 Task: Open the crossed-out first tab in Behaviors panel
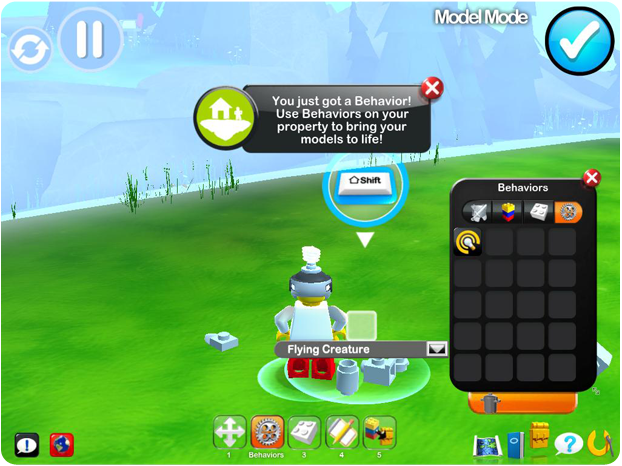(478, 212)
